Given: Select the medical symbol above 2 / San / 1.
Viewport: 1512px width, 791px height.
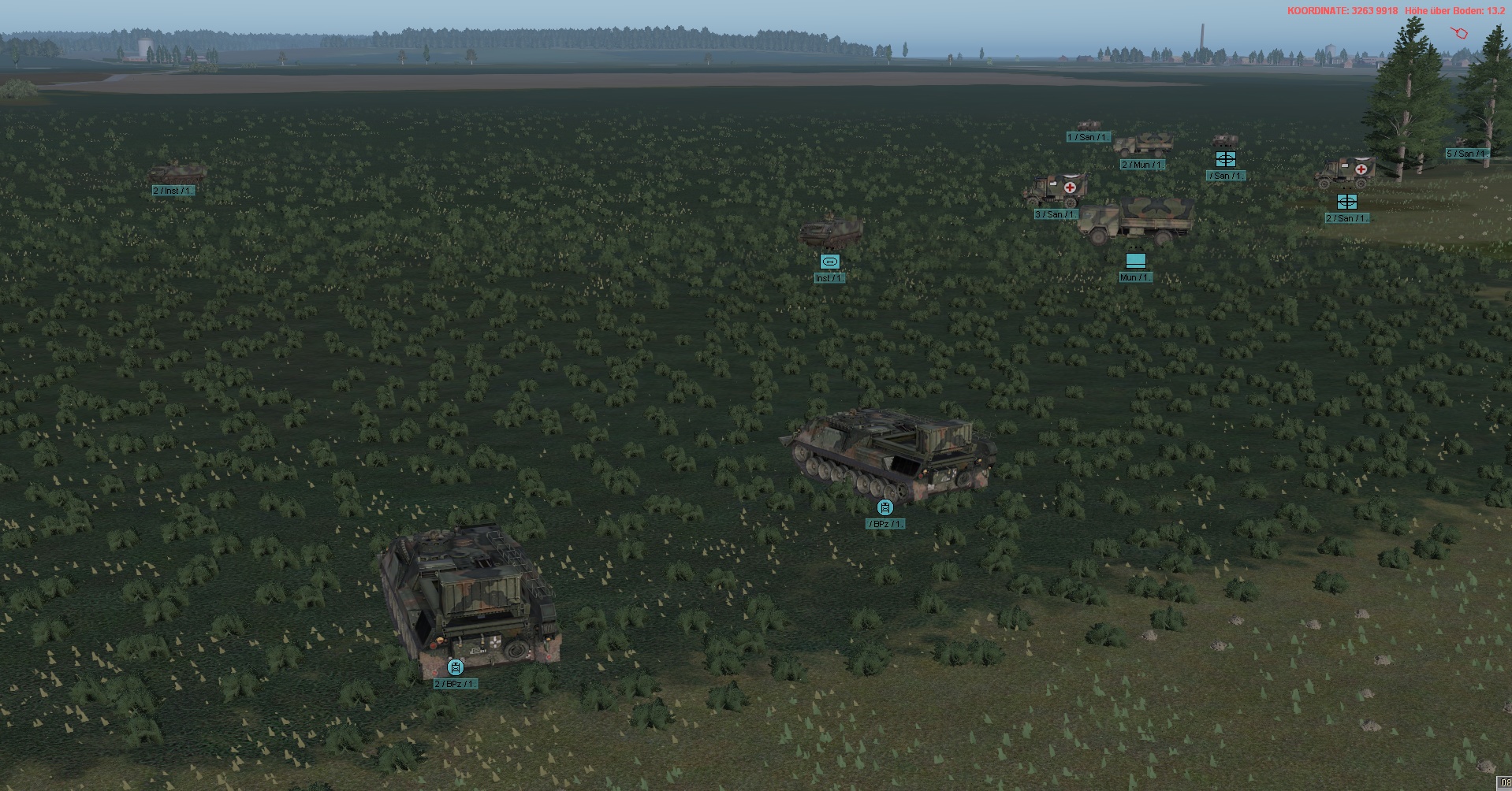Looking at the screenshot, I should click(1346, 202).
